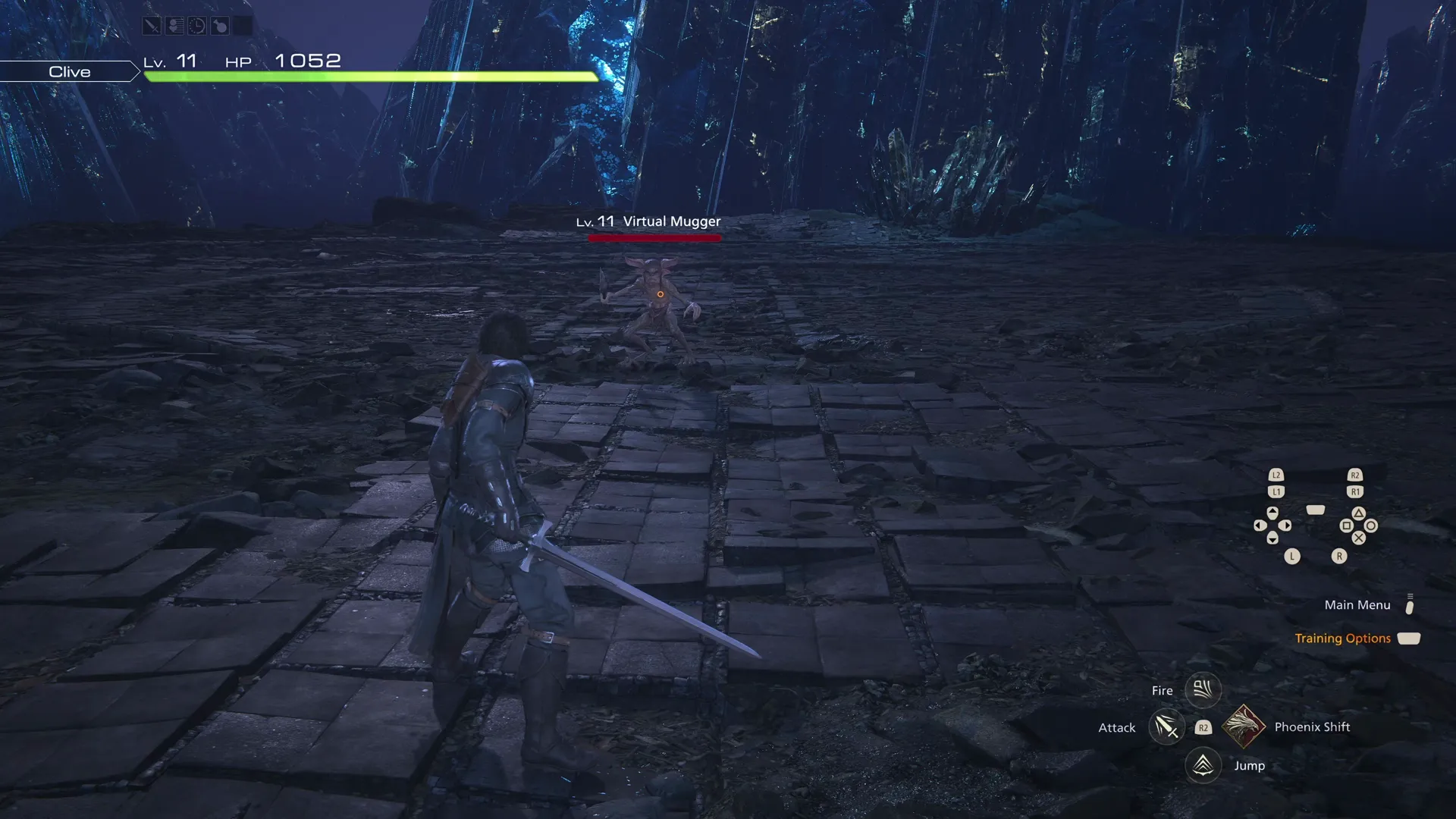Select the Fire ability icon
The width and height of the screenshot is (1456, 819).
pyautogui.click(x=1203, y=689)
